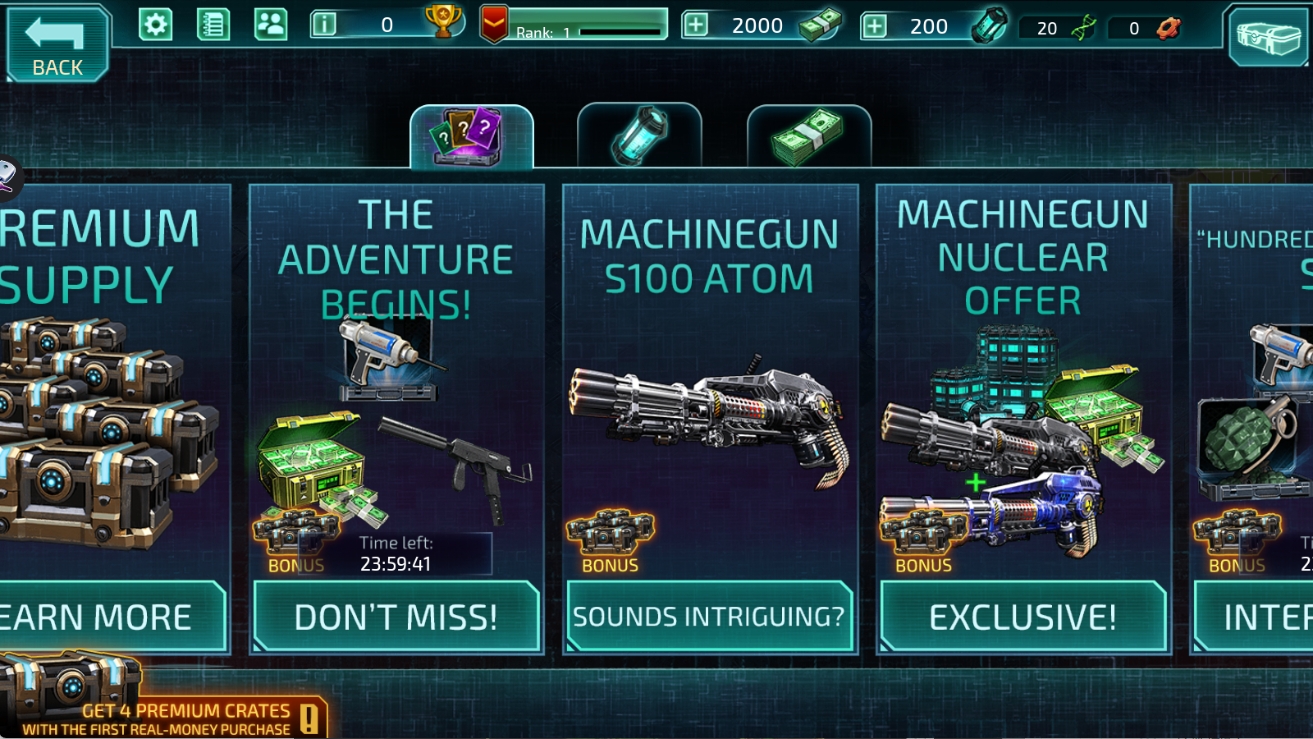Image resolution: width=1313 pixels, height=739 pixels.
Task: Click the DON'T MISS! button
Action: [396, 617]
